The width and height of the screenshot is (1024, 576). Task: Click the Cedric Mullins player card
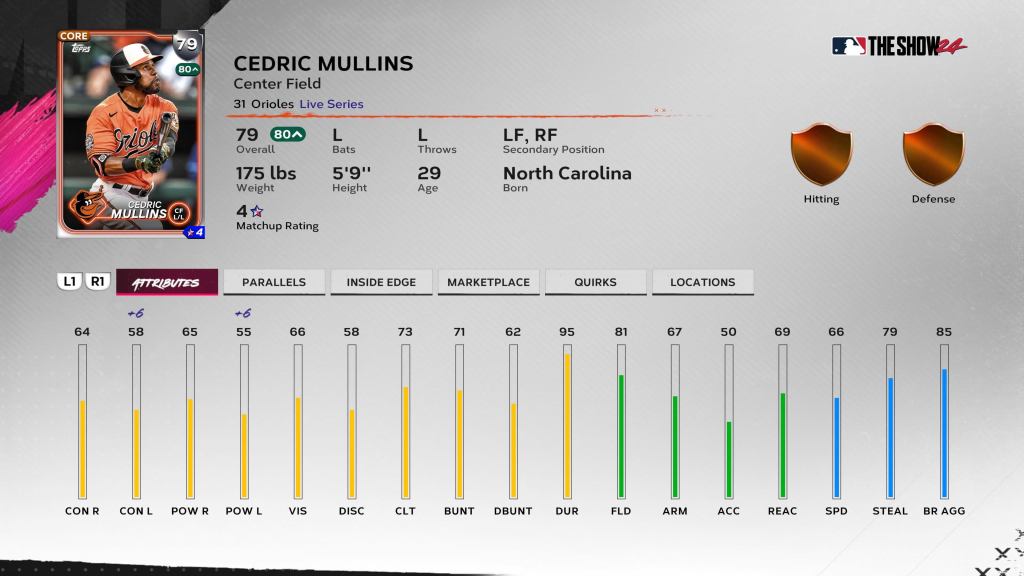(131, 133)
